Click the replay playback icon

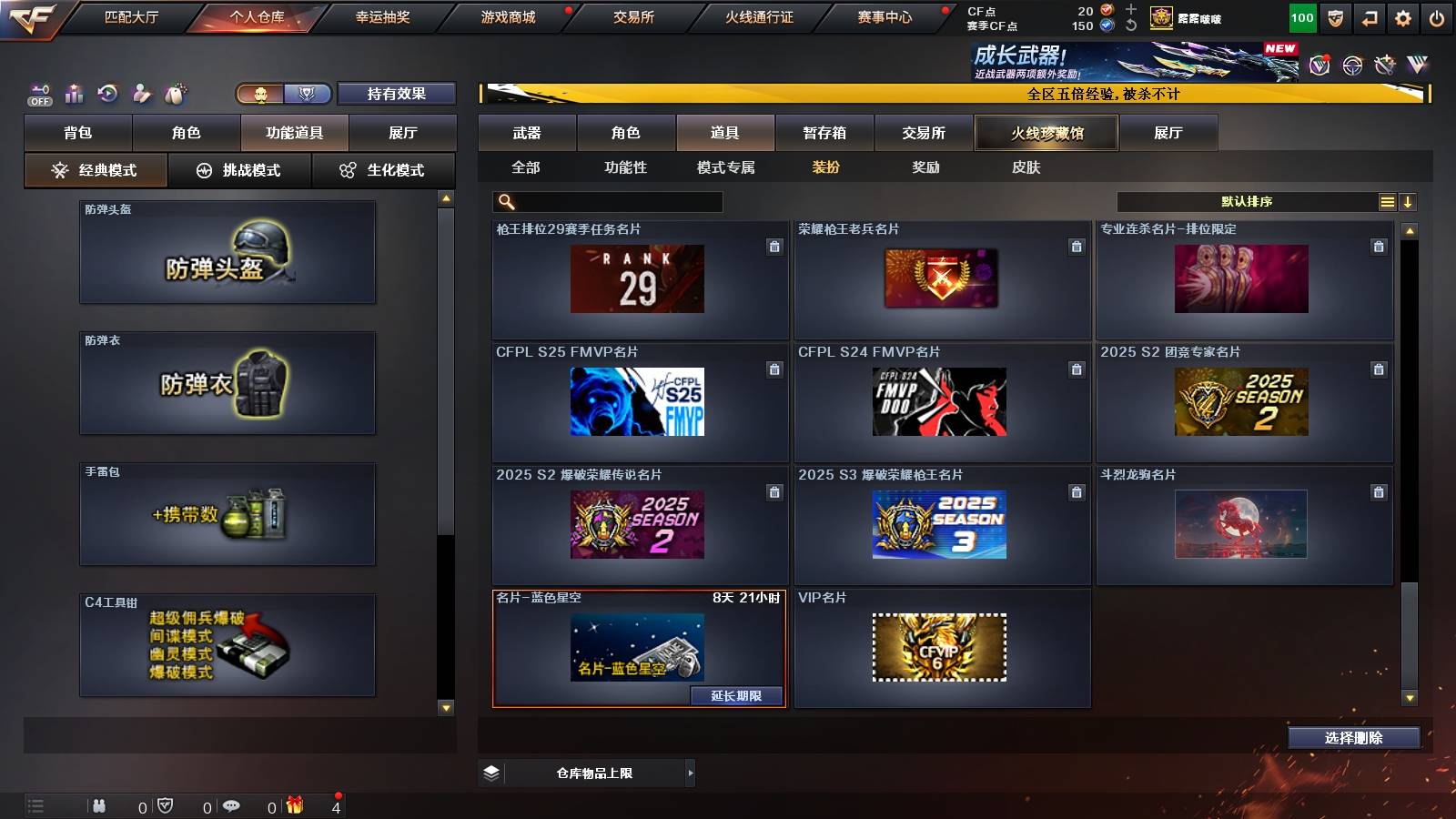tap(109, 93)
